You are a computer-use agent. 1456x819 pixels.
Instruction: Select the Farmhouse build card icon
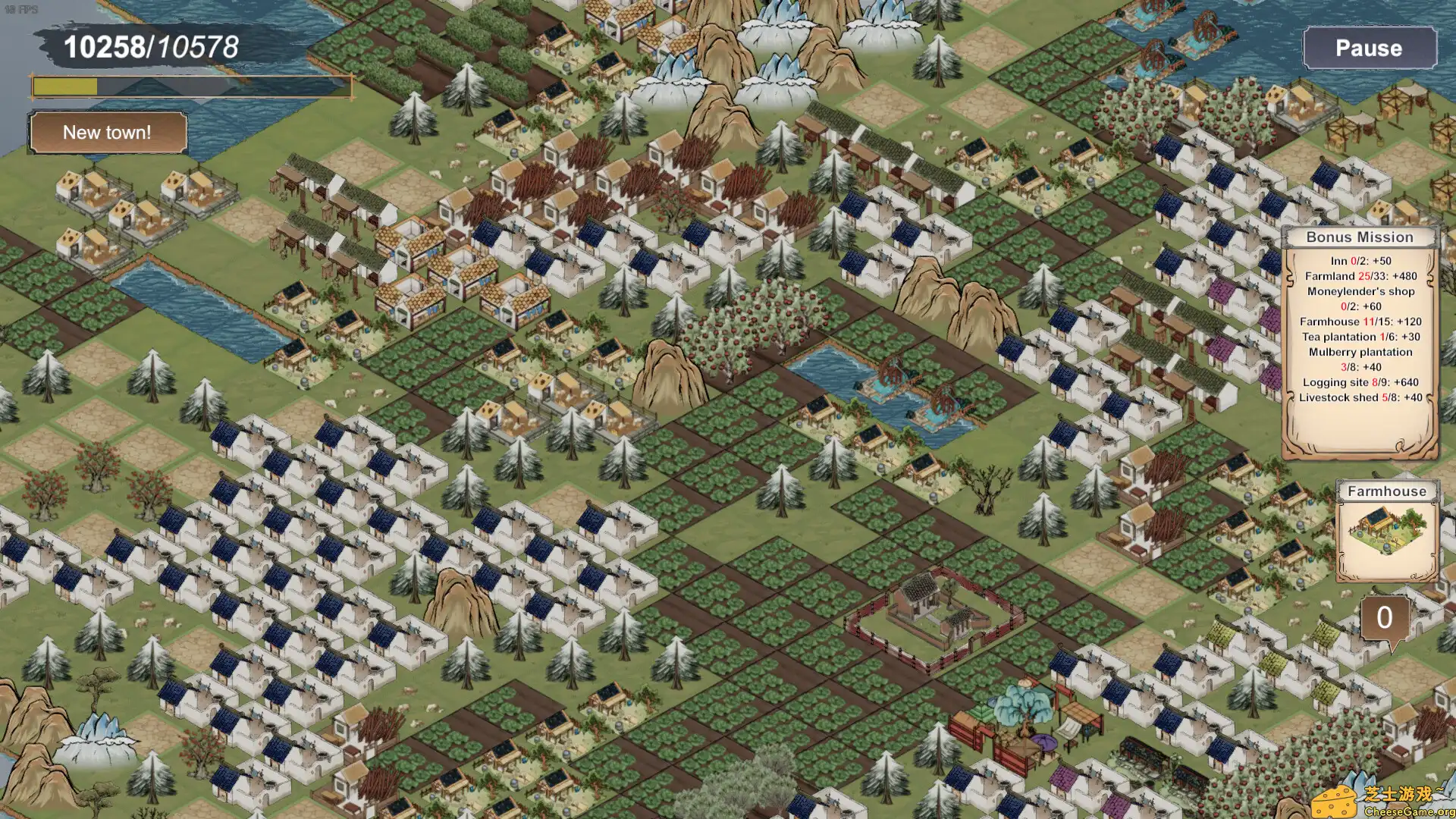[1387, 491]
